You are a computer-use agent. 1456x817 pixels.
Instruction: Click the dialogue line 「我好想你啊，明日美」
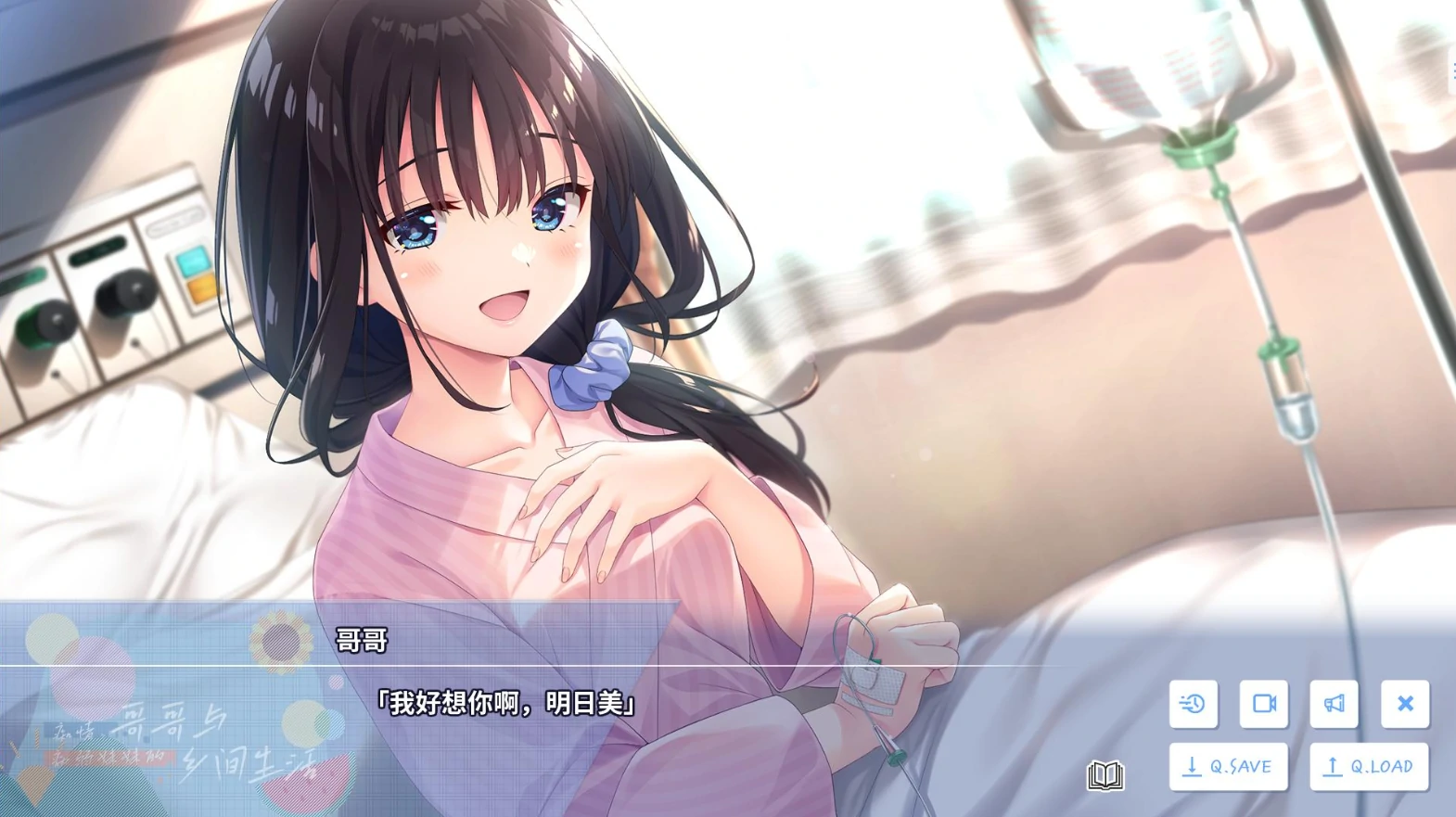505,703
